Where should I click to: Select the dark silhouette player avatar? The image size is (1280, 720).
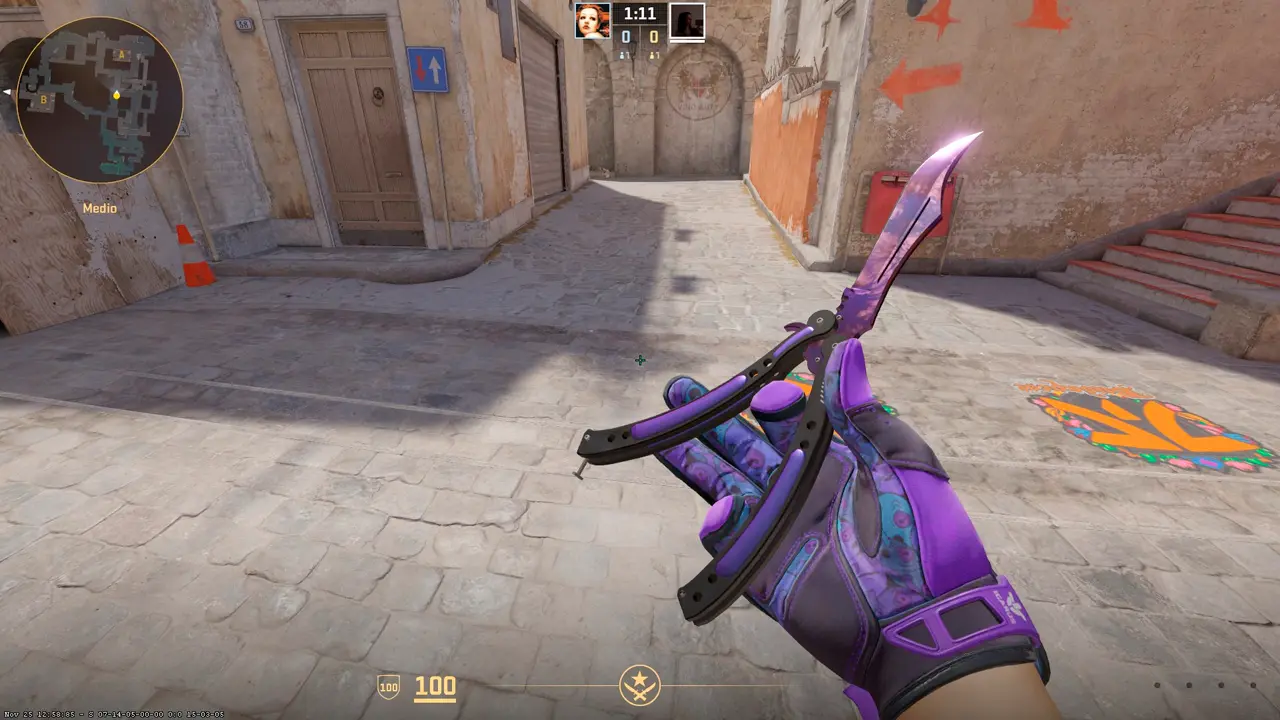tap(687, 20)
